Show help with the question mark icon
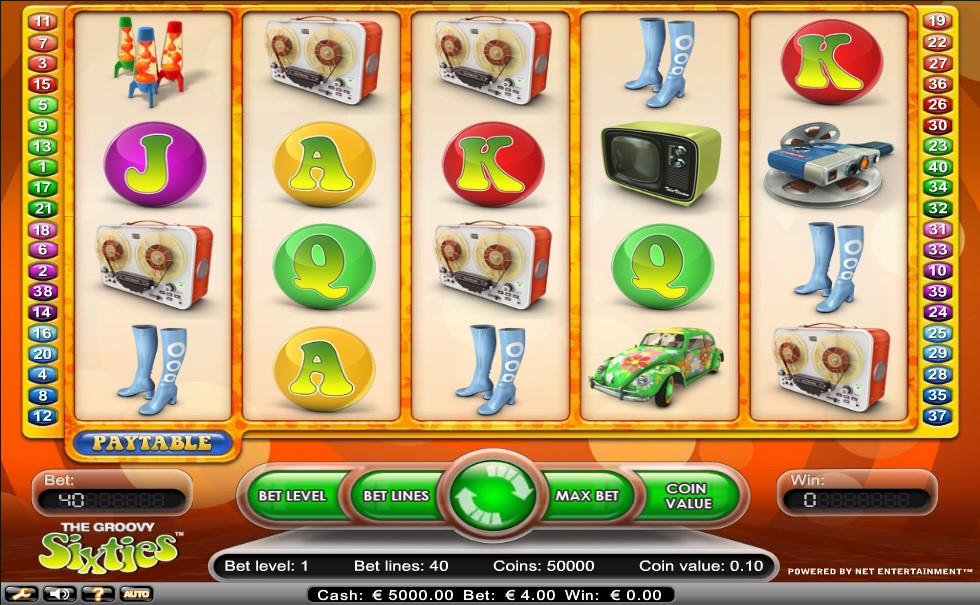The width and height of the screenshot is (980, 605). point(97,594)
